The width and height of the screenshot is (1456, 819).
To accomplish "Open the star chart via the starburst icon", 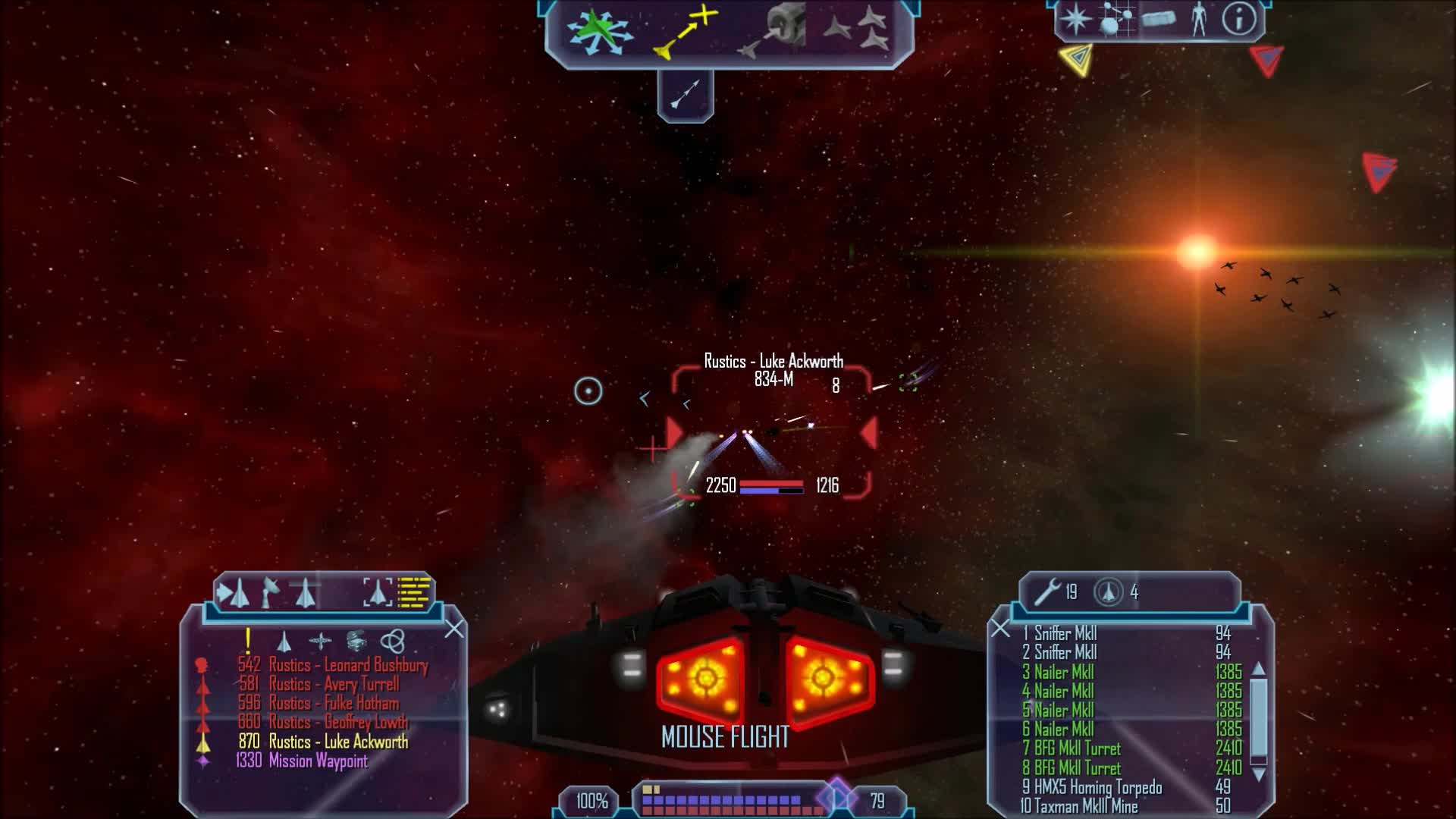I will click(1075, 19).
